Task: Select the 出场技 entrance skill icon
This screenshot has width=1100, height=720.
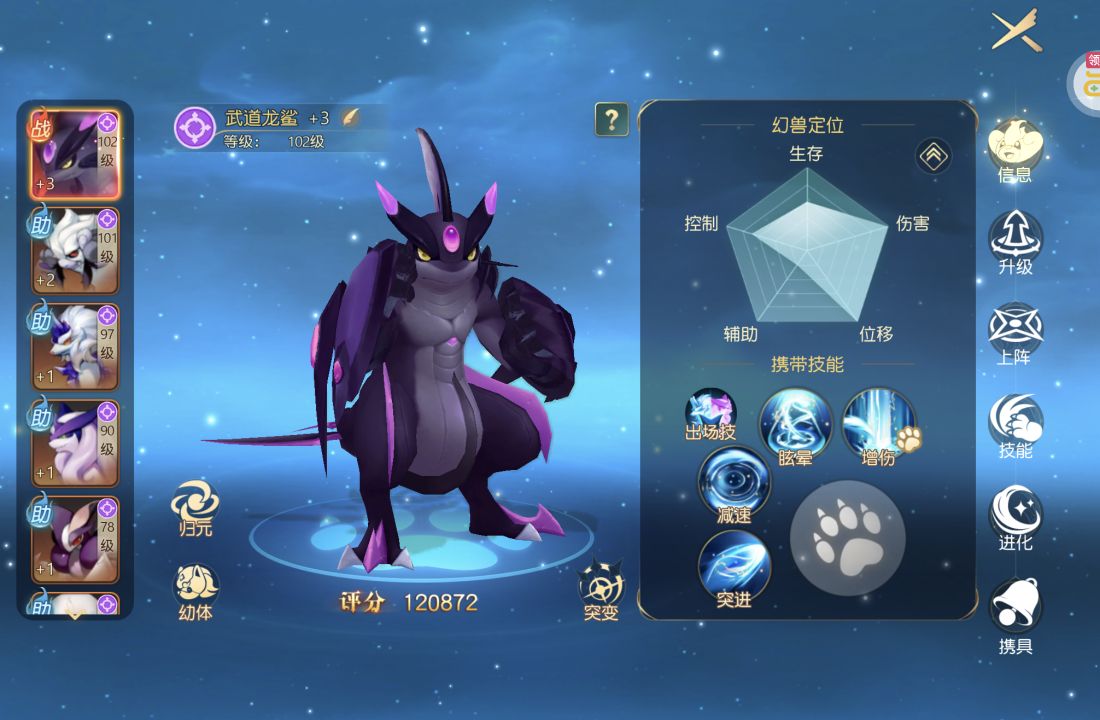Action: [710, 414]
